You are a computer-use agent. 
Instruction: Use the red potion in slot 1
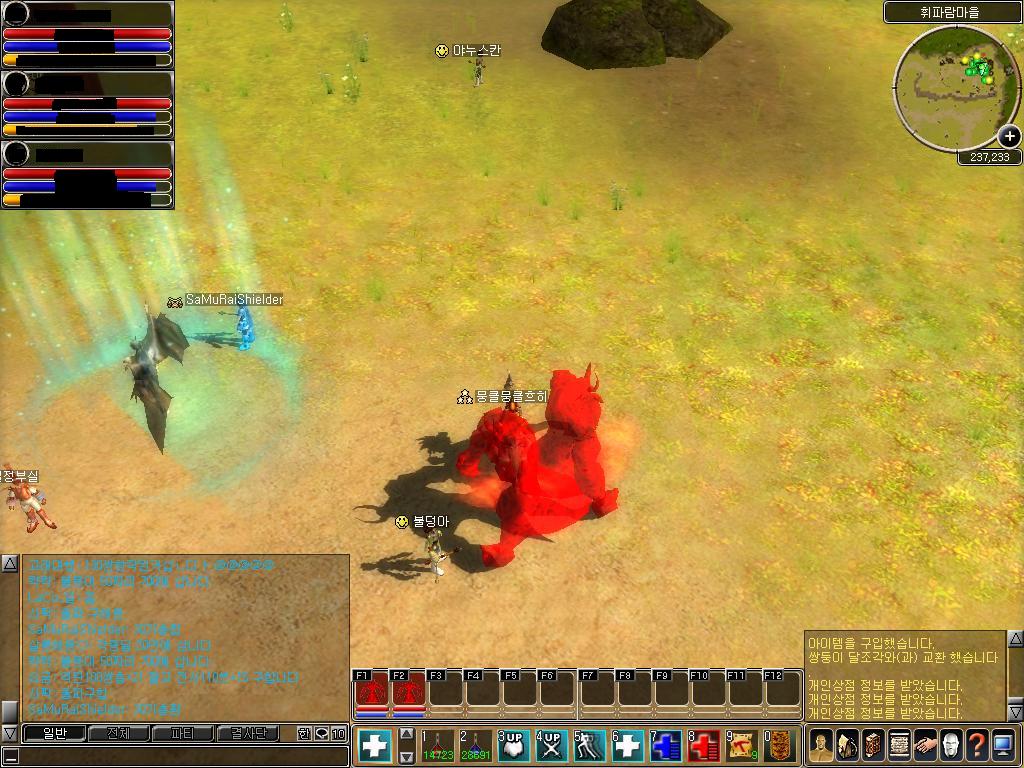click(437, 746)
